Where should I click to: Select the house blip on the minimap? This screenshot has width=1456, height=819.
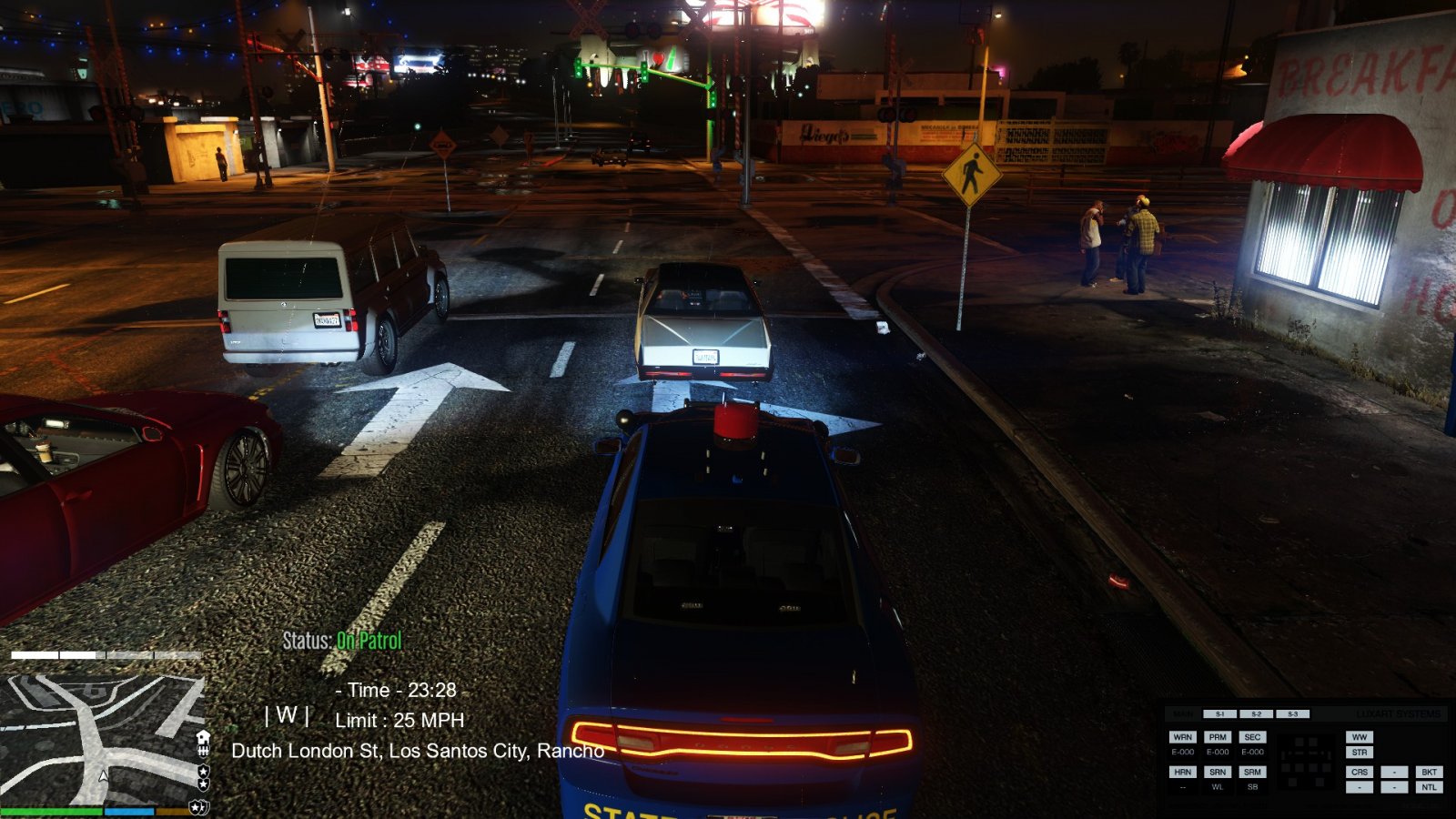point(203,737)
